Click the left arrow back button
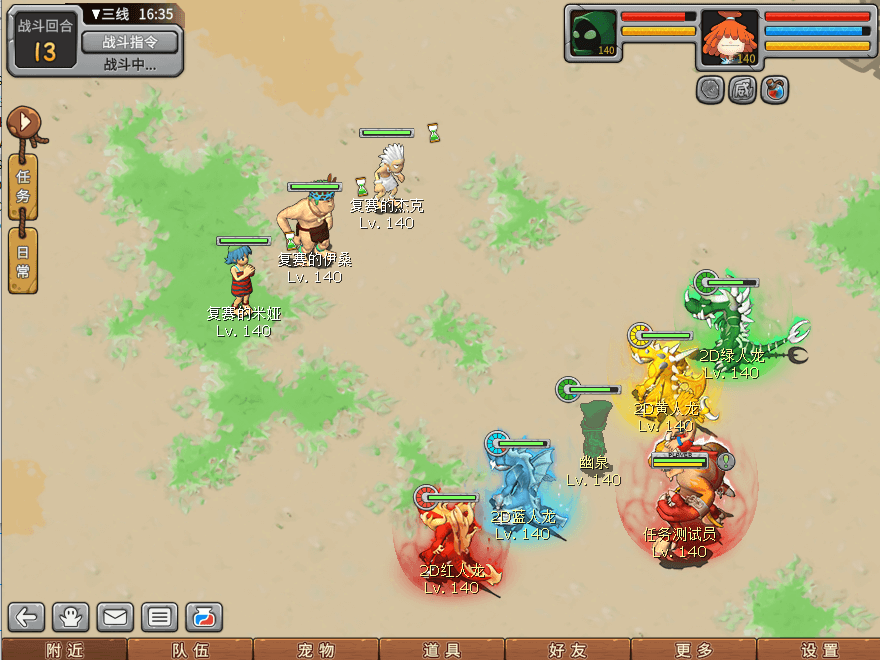Viewport: 880px width, 660px height. (x=27, y=616)
